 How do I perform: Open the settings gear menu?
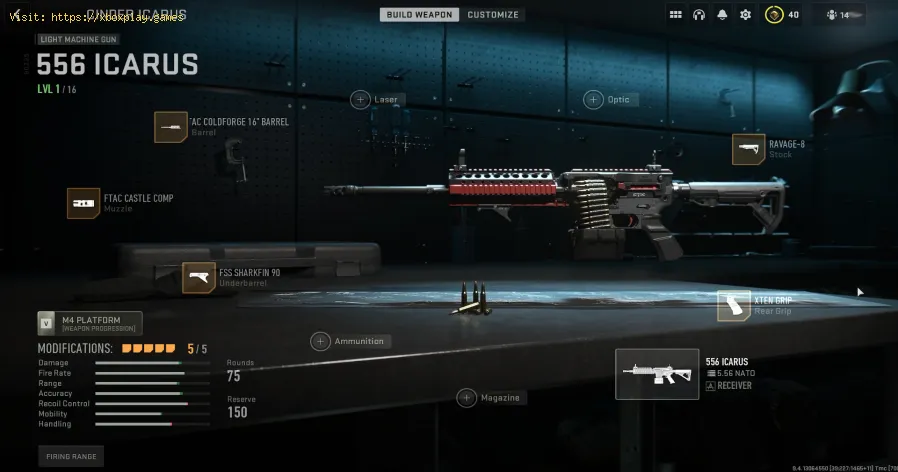click(x=745, y=15)
